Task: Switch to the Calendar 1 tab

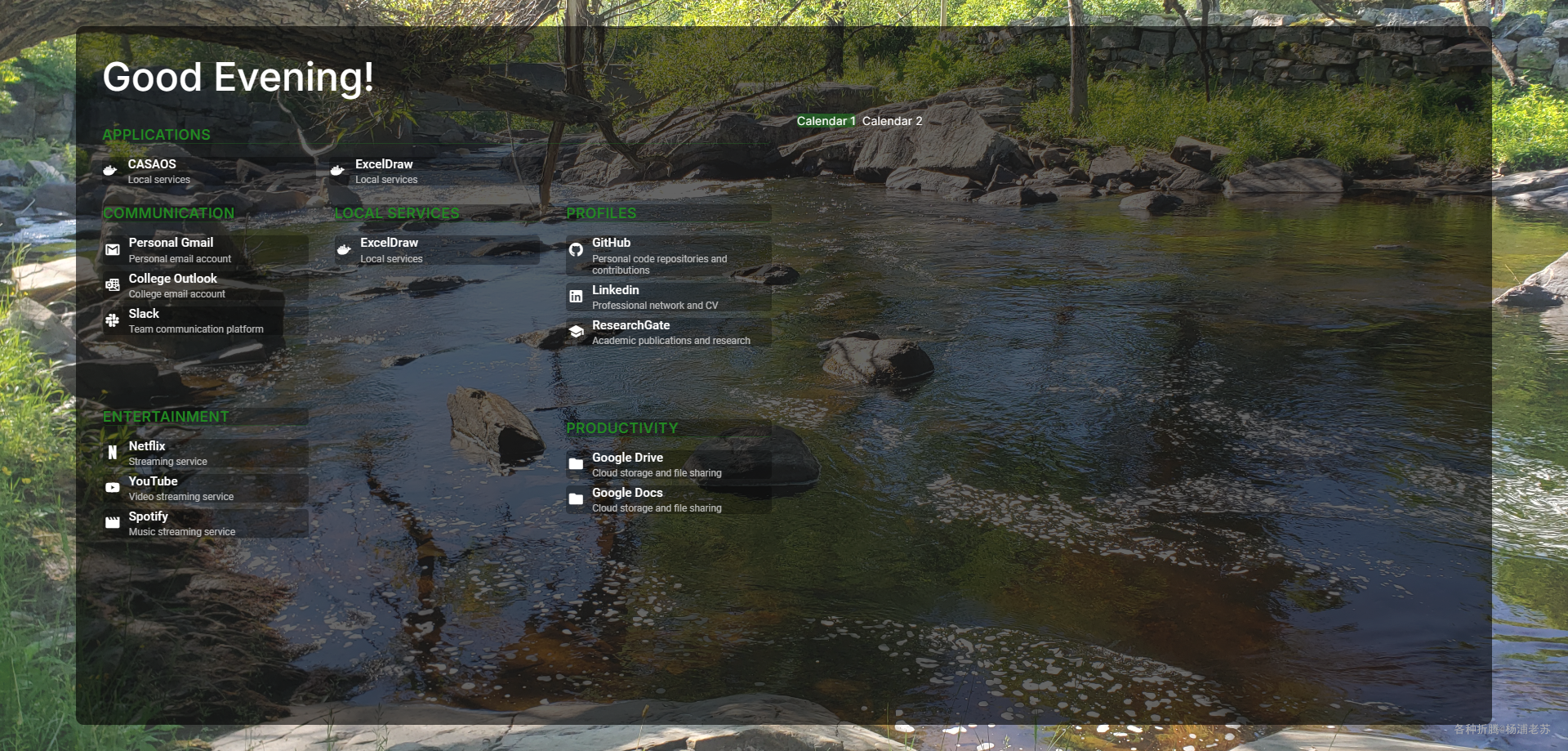Action: point(826,121)
